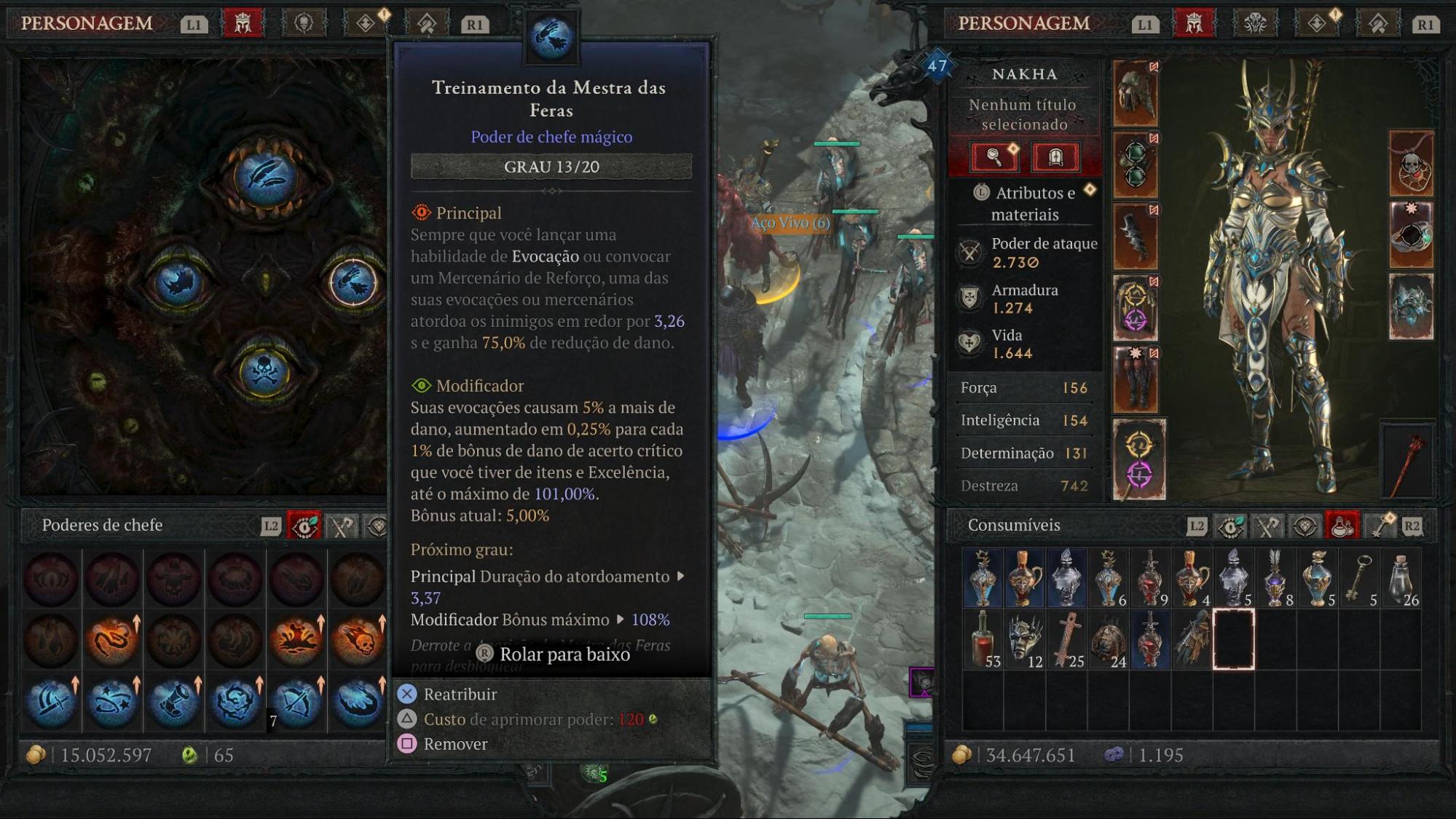1456x819 pixels.
Task: Pick the blue bow-and-arrow boss power
Action: [296, 702]
